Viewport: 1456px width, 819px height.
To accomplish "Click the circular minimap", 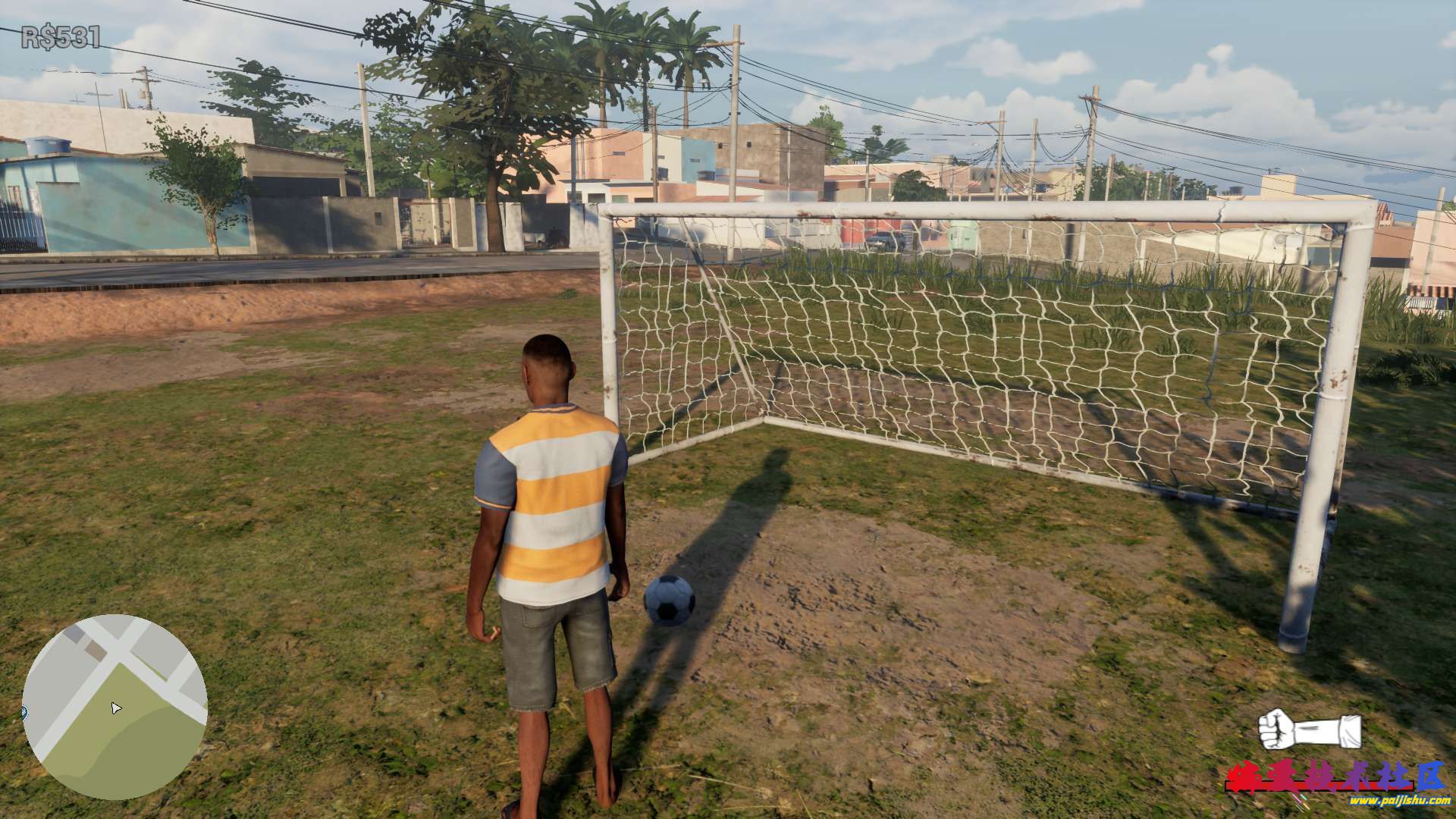I will pyautogui.click(x=115, y=706).
